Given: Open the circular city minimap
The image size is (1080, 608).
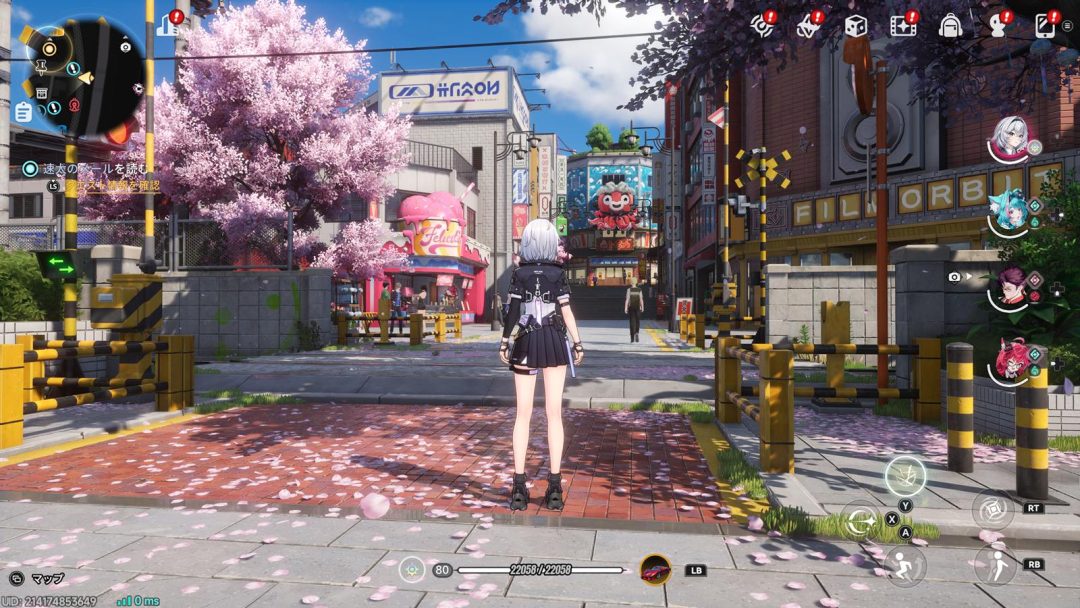Looking at the screenshot, I should (84, 76).
